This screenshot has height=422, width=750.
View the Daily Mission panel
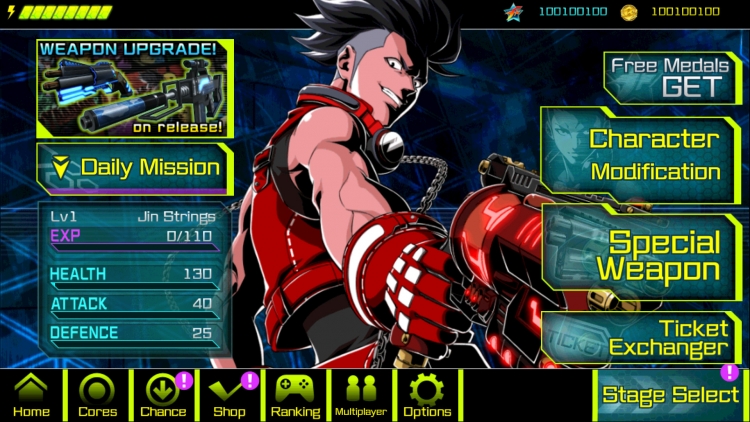[x=136, y=168]
